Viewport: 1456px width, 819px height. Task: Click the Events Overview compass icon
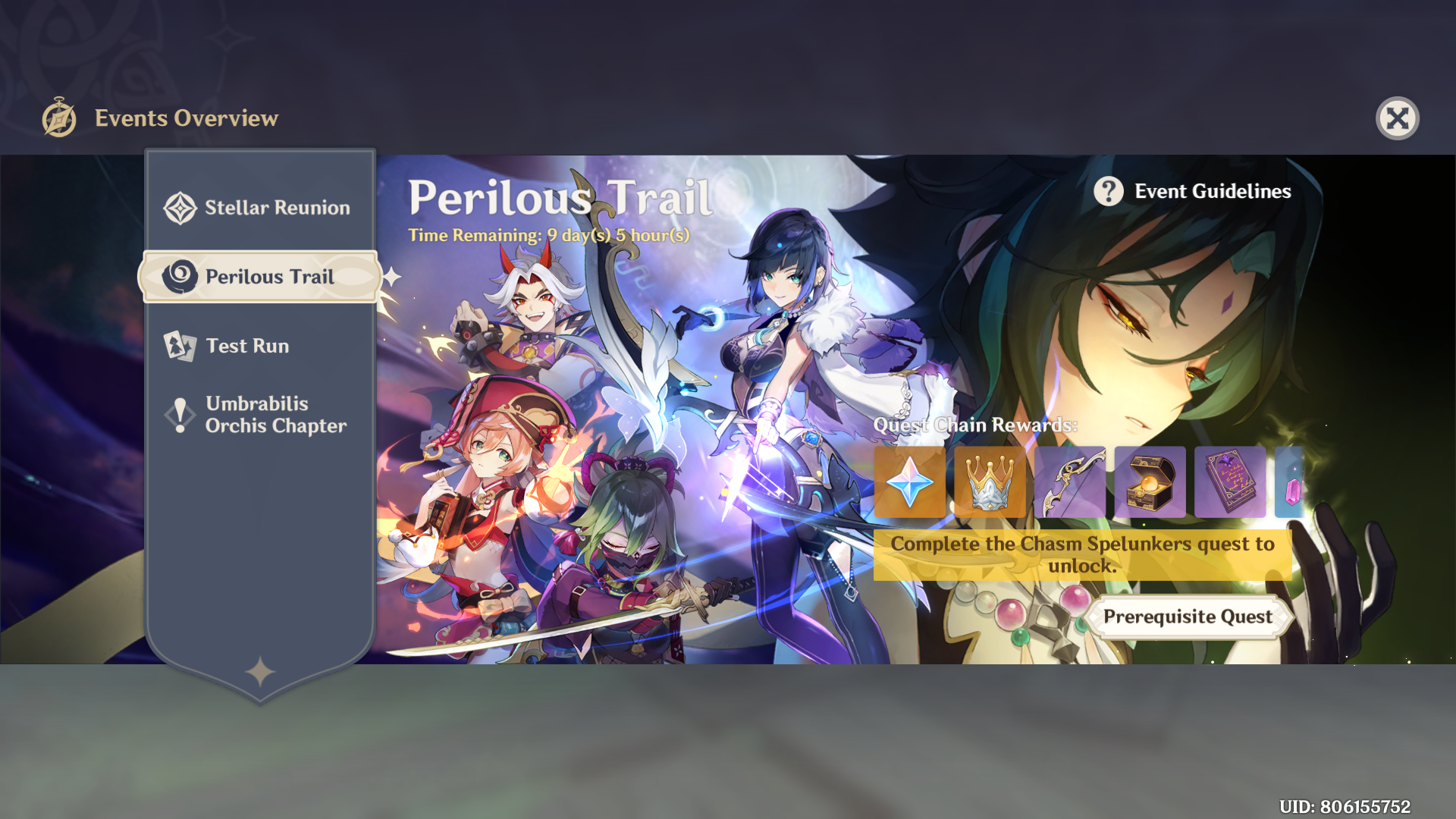coord(60,118)
